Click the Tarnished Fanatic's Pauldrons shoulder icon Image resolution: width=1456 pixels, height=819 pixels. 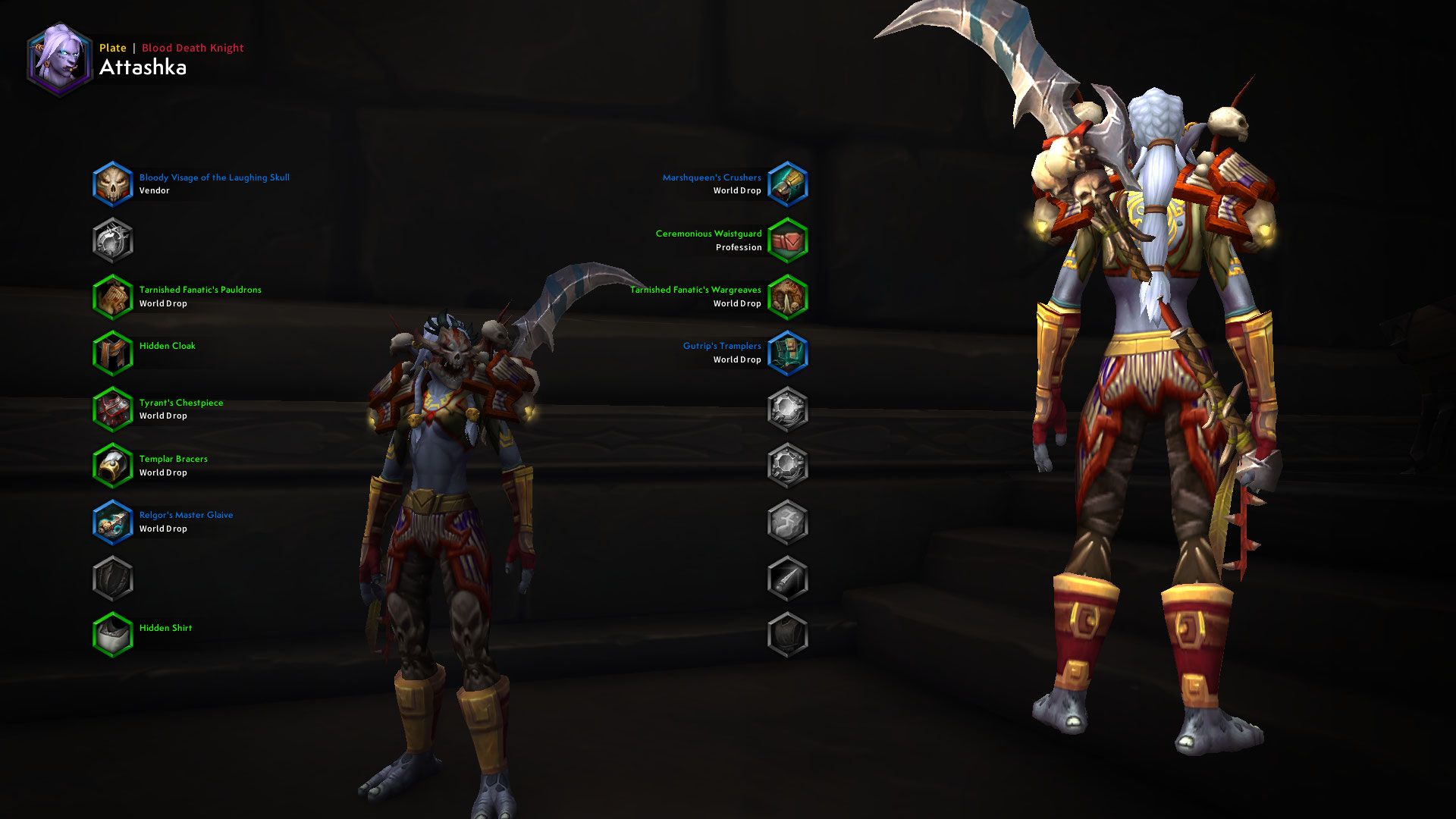coord(112,296)
